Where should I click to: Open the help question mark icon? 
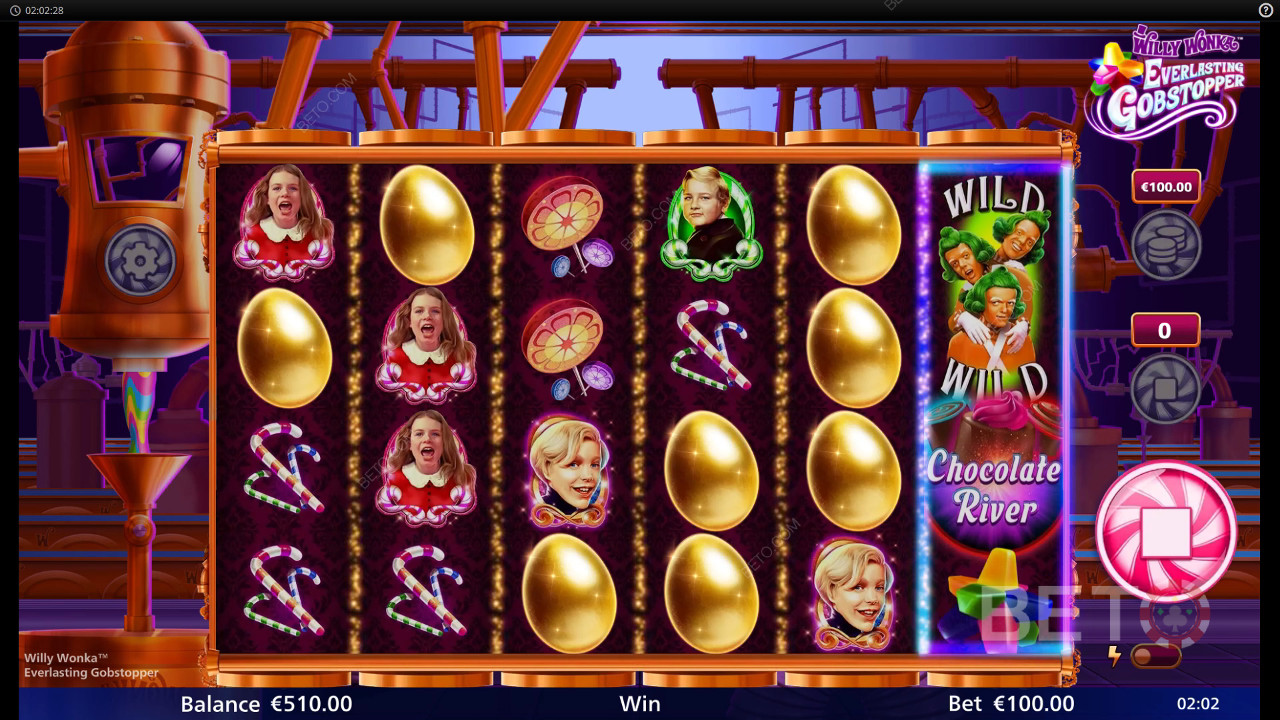(1265, 10)
